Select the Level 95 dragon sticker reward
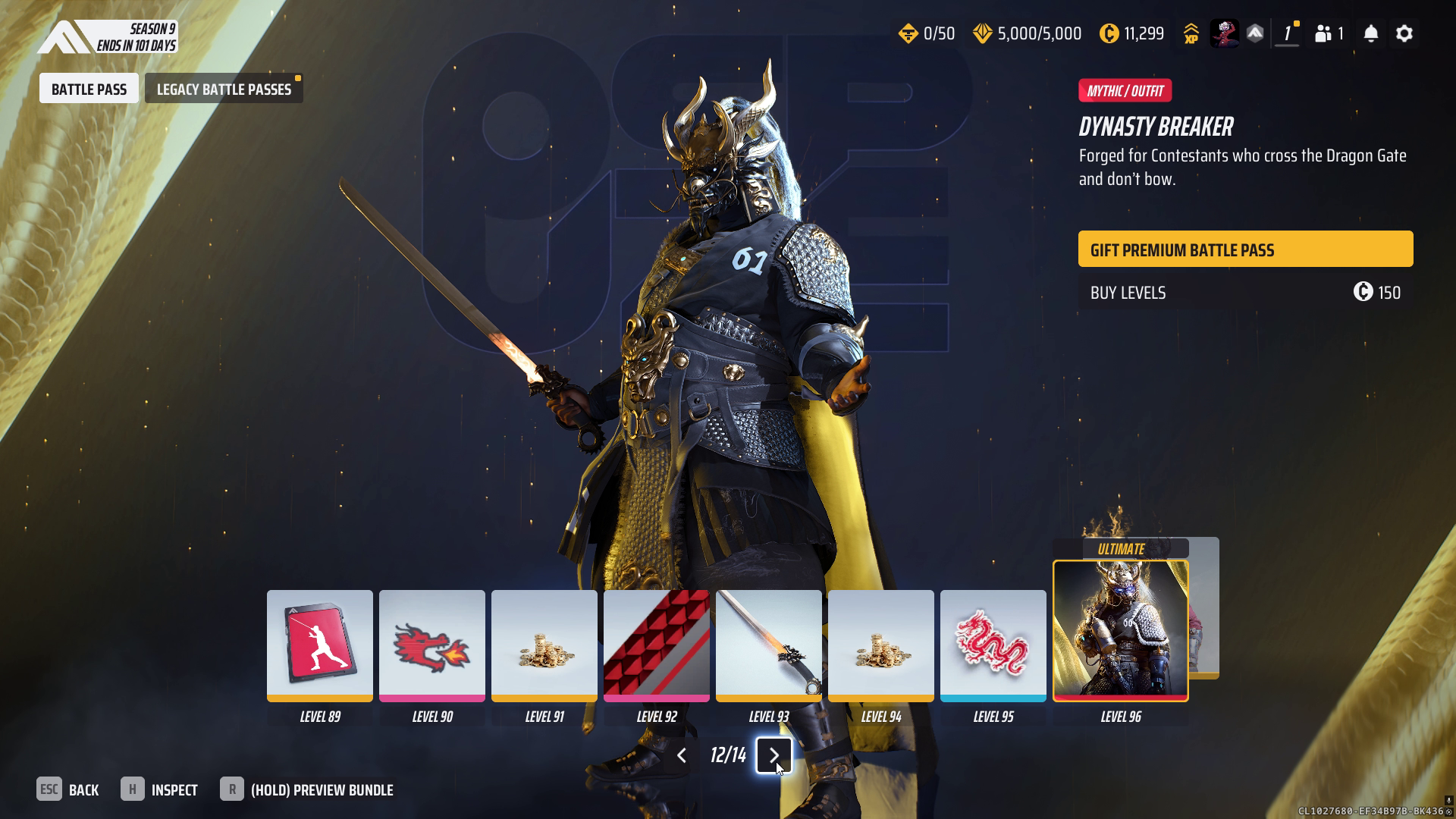1456x819 pixels. (993, 645)
